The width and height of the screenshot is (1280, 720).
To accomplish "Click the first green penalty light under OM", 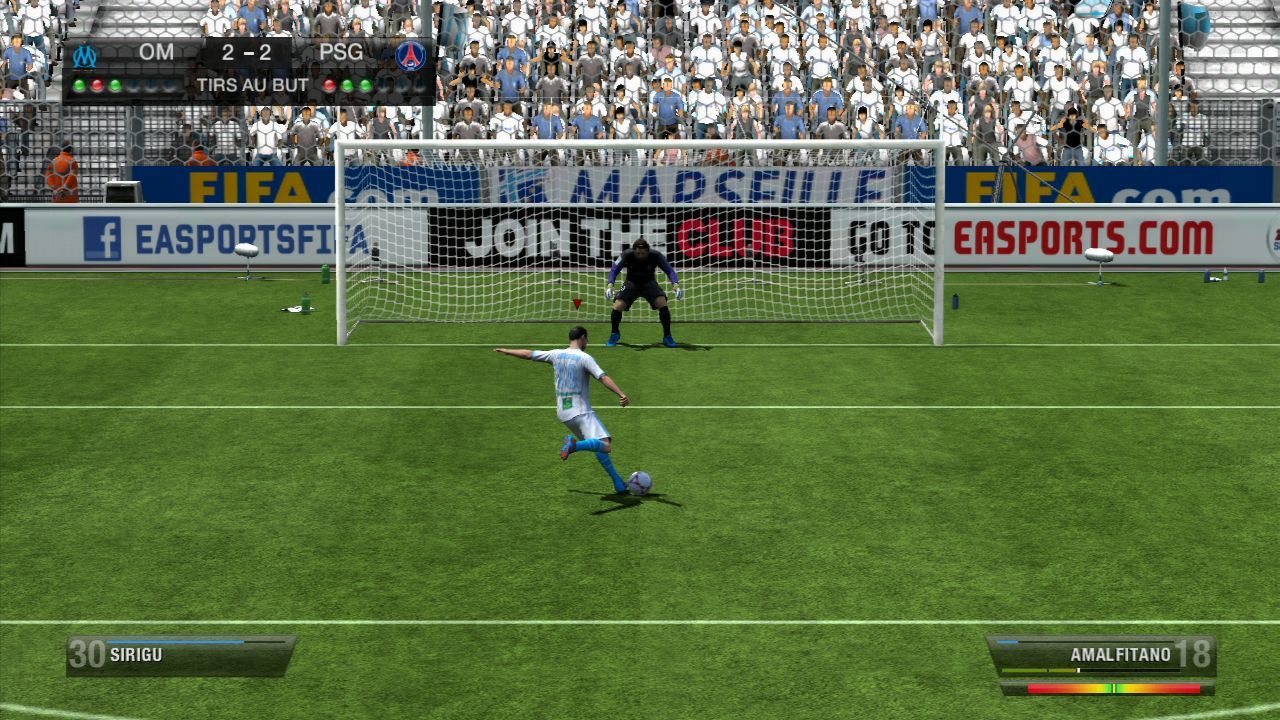I will pyautogui.click(x=79, y=83).
